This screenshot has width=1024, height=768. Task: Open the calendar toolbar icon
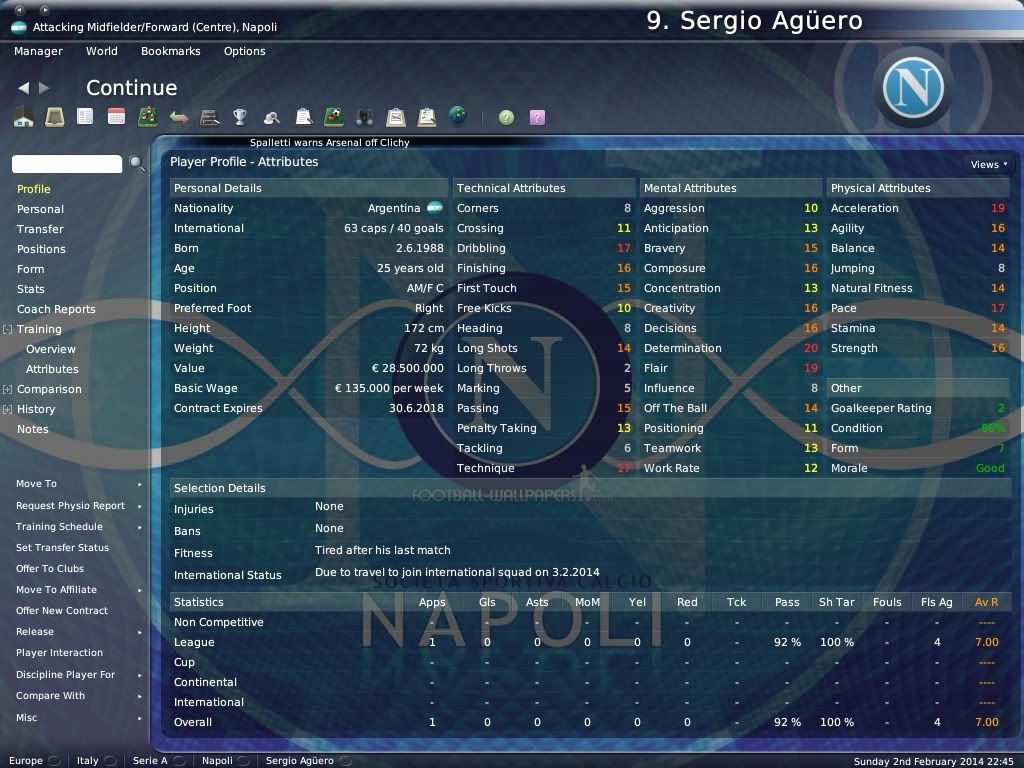click(117, 117)
